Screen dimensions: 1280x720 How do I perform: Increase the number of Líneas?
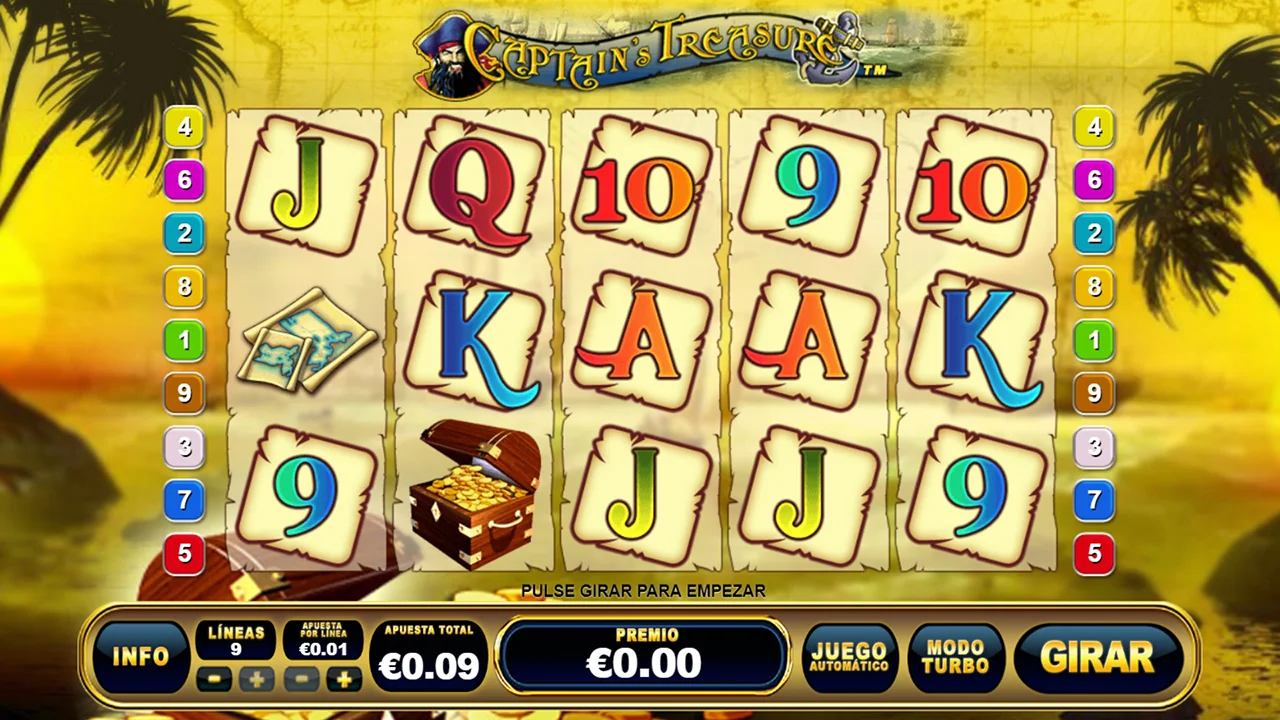click(x=257, y=680)
